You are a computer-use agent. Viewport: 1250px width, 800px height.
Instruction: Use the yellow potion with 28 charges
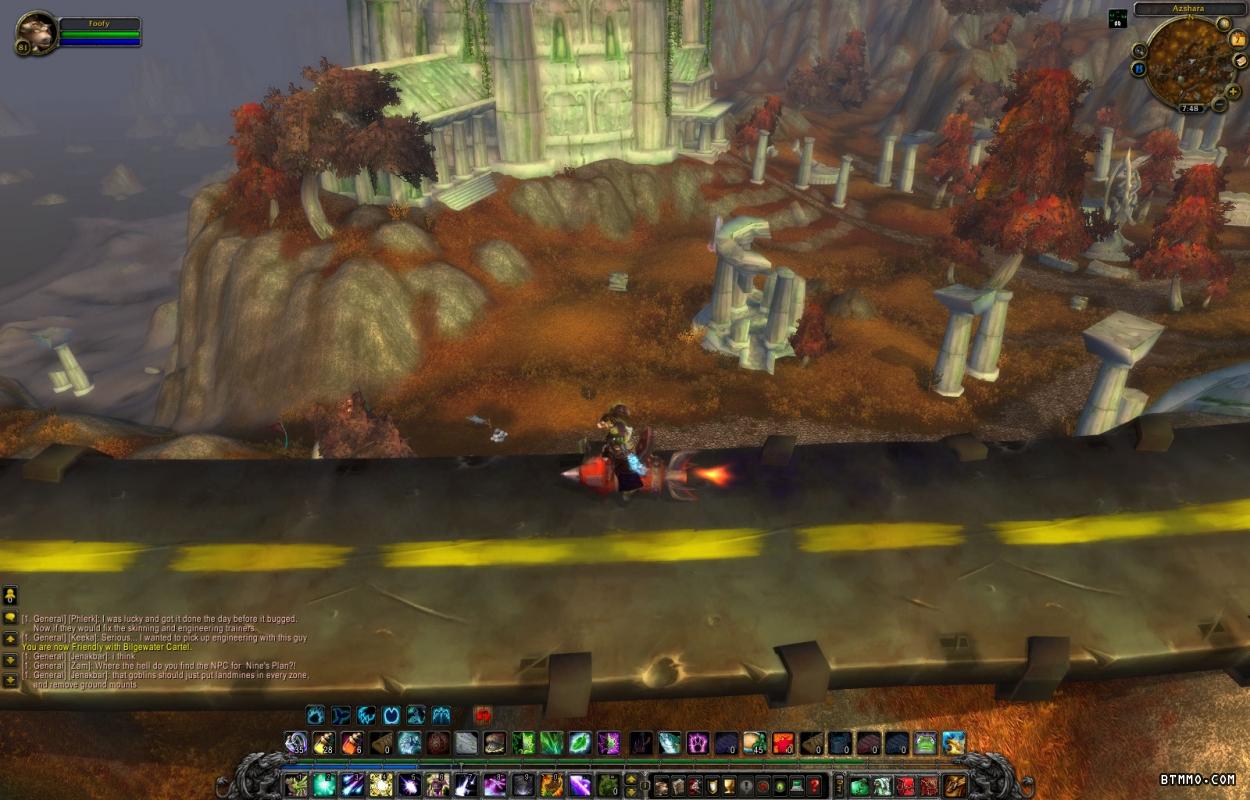tap(324, 743)
